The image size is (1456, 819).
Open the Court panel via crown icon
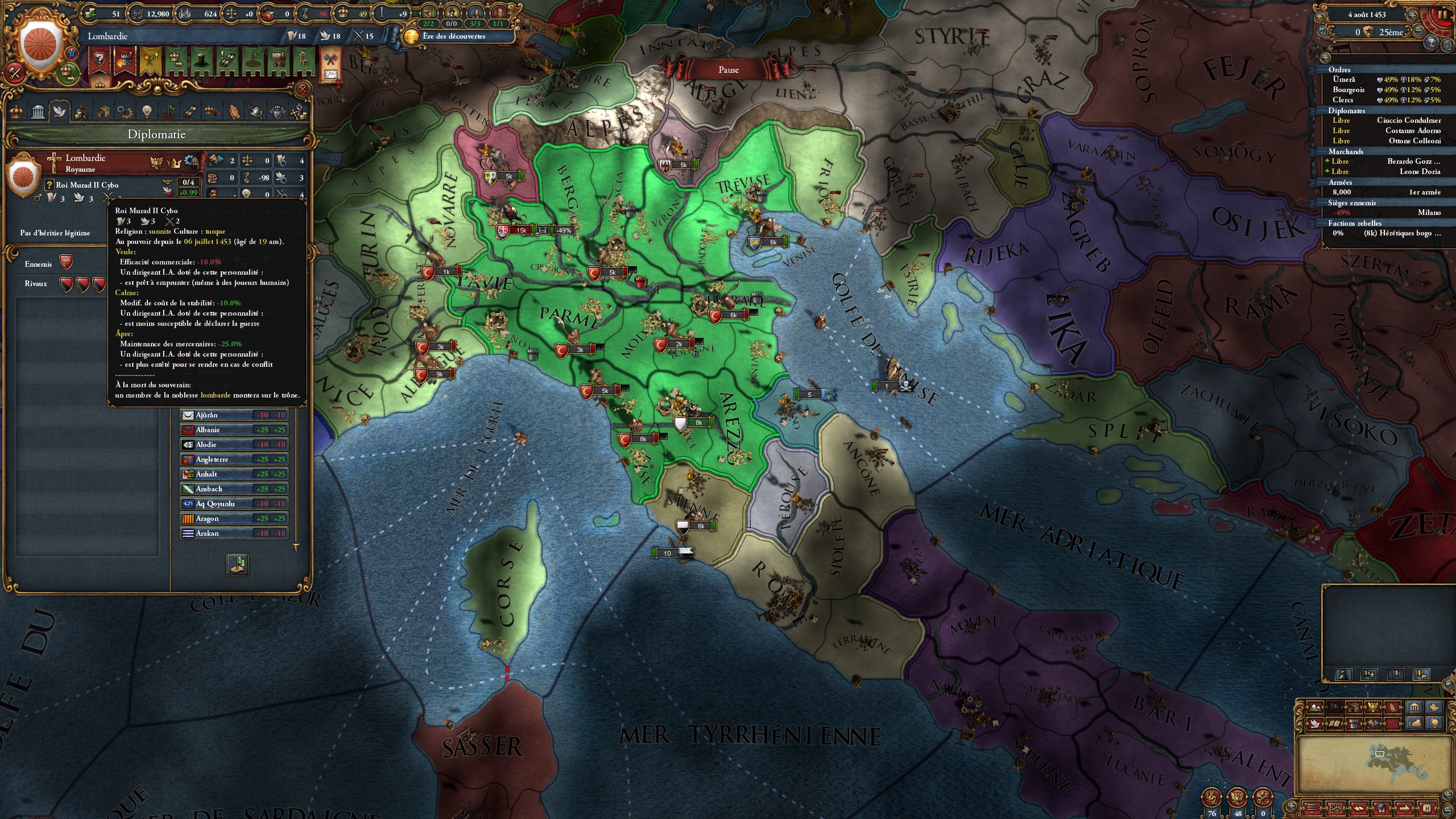[17, 113]
